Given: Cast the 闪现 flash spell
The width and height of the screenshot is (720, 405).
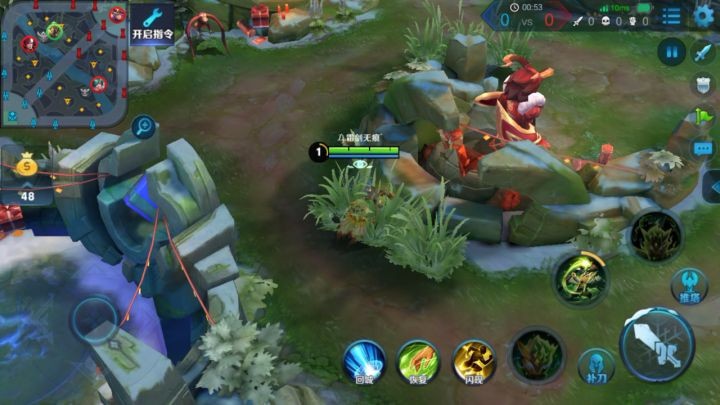Looking at the screenshot, I should pos(474,360).
